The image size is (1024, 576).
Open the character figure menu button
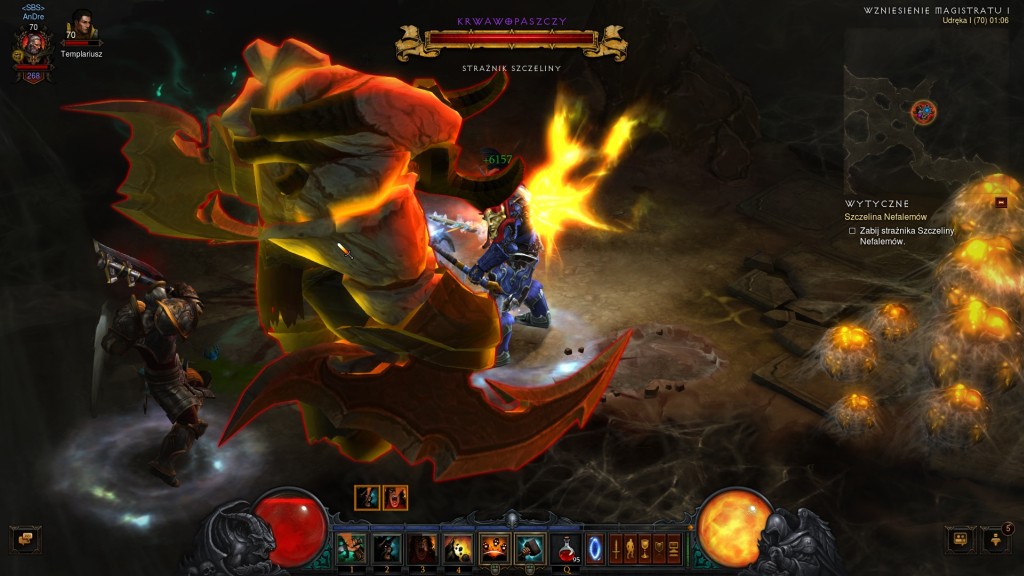click(631, 548)
